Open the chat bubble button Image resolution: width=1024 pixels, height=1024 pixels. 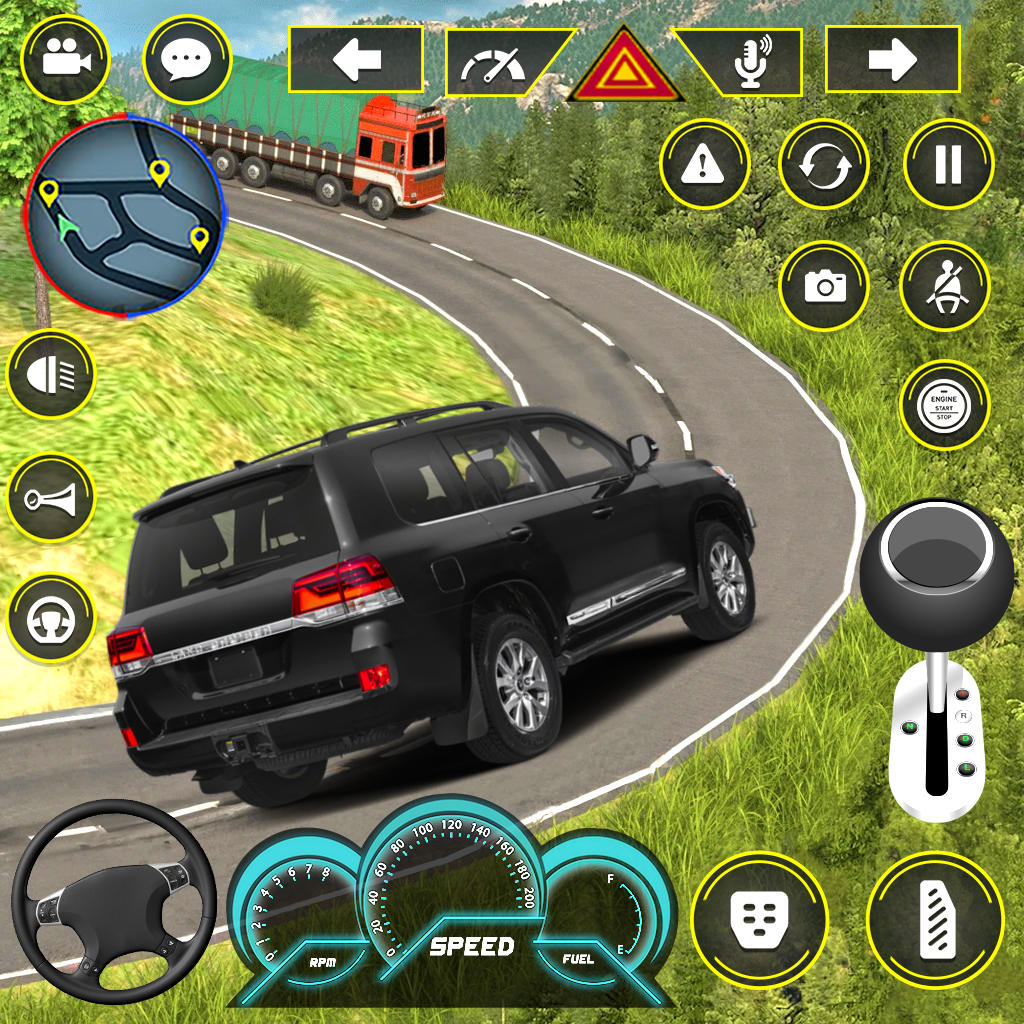tap(187, 60)
